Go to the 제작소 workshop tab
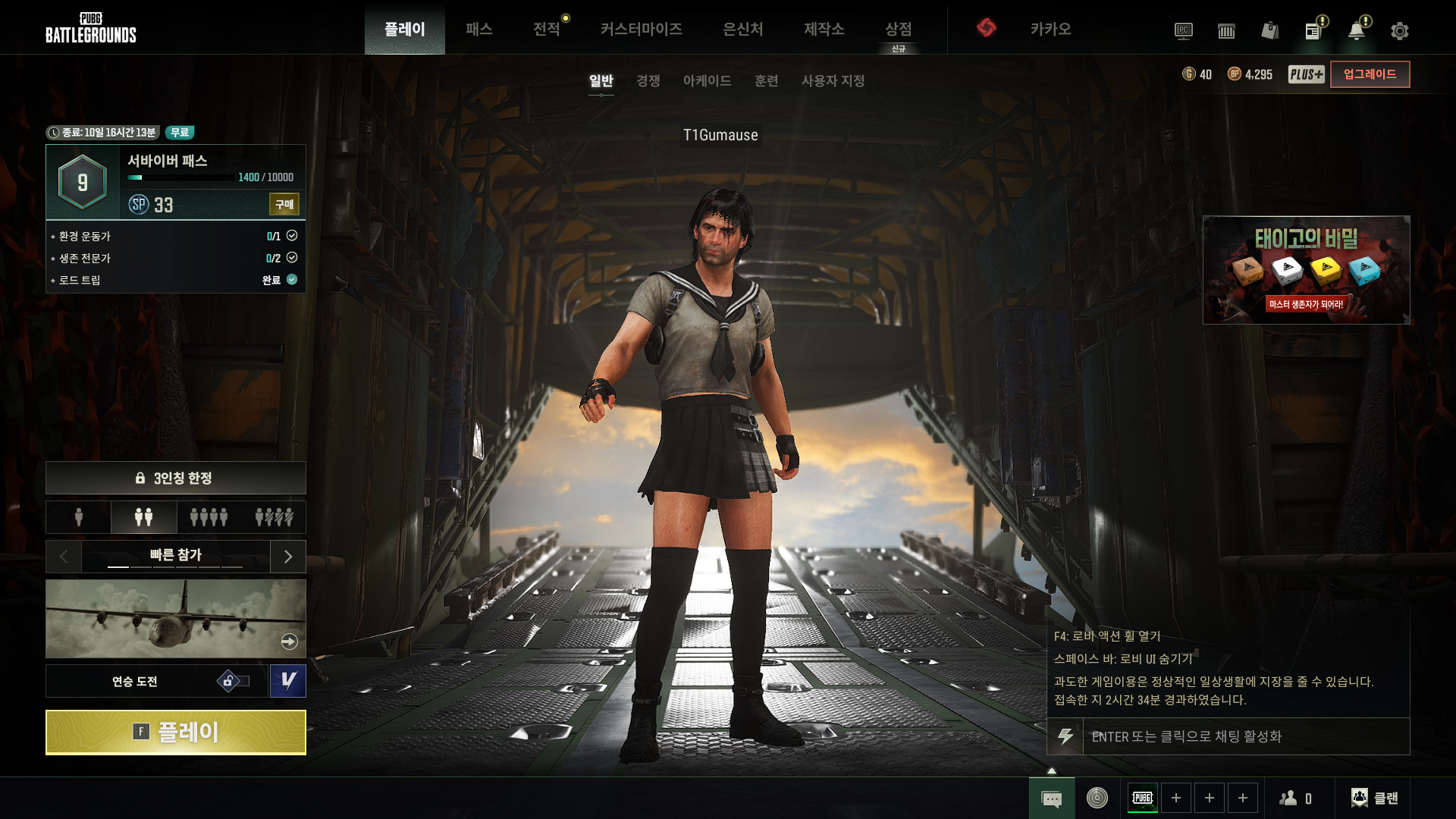 (824, 29)
